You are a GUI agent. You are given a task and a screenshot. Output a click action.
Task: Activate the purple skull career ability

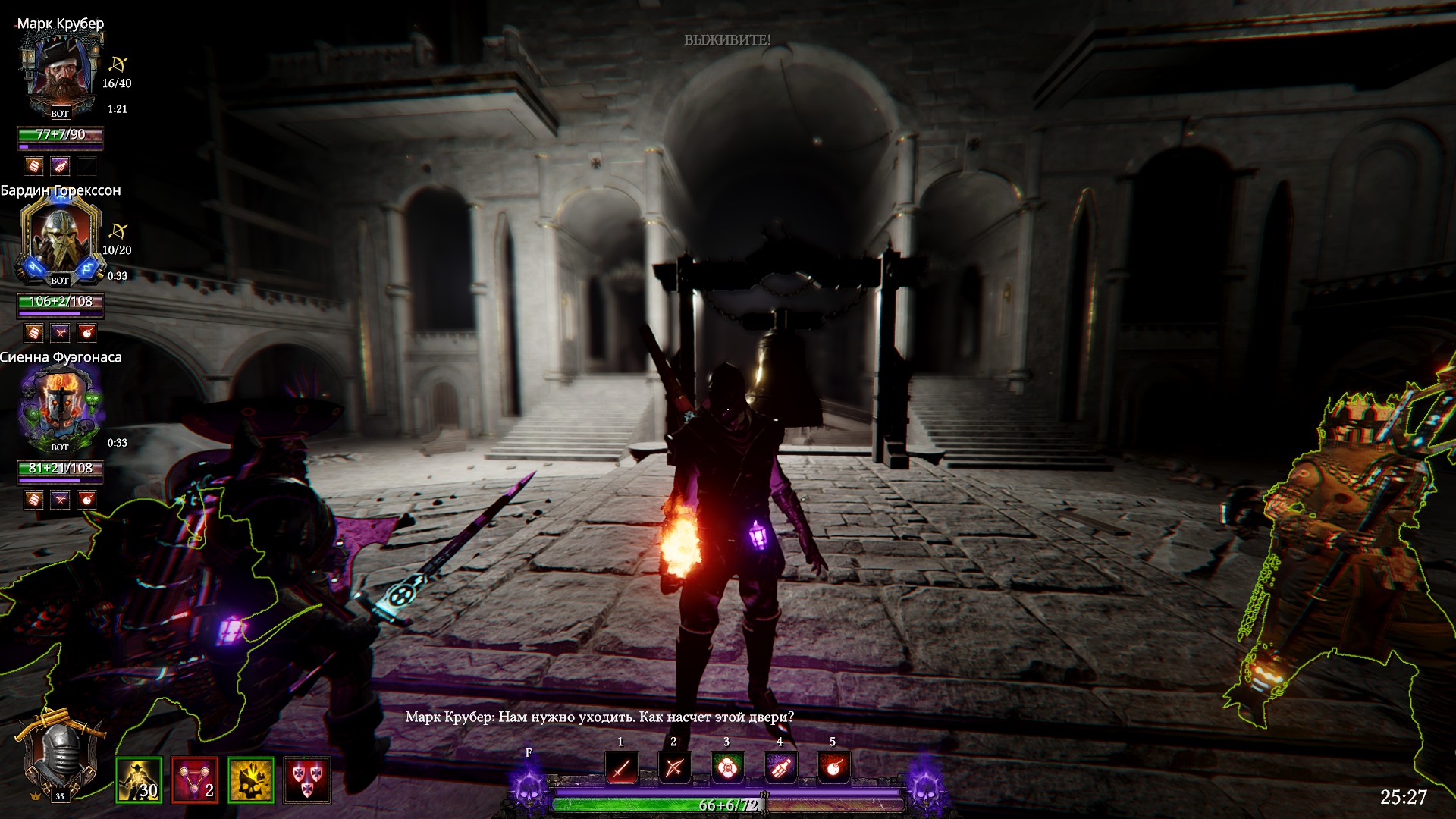click(x=528, y=787)
